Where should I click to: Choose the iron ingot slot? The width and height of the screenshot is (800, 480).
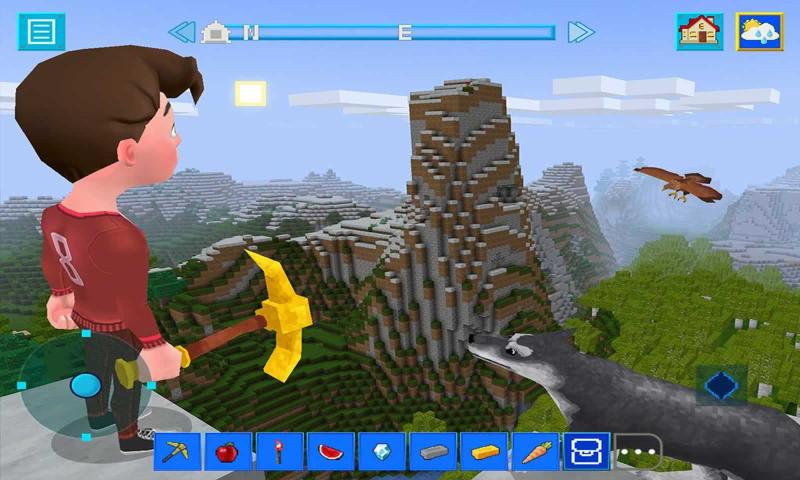[x=433, y=451]
